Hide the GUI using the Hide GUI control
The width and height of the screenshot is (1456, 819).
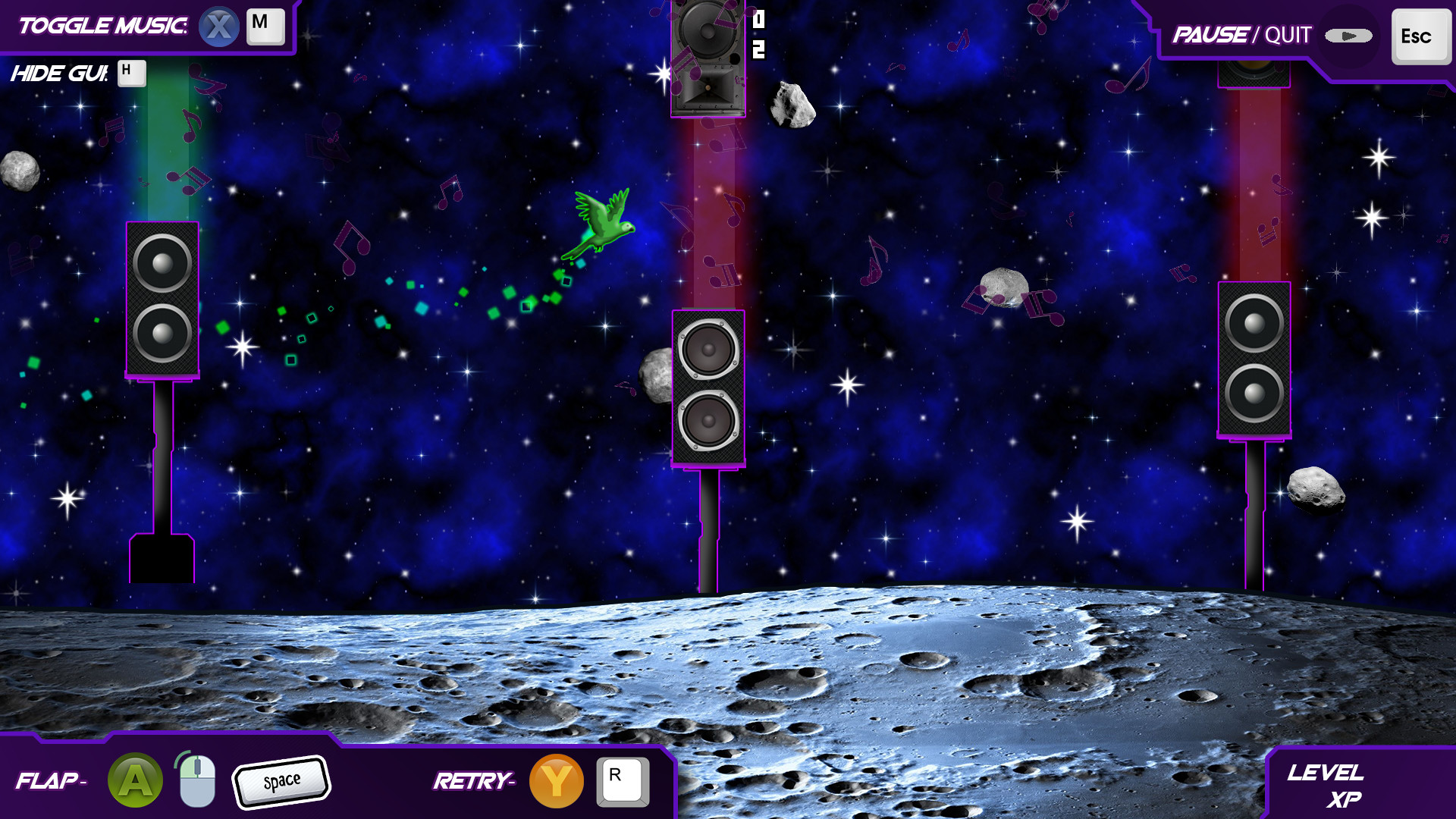tap(131, 73)
